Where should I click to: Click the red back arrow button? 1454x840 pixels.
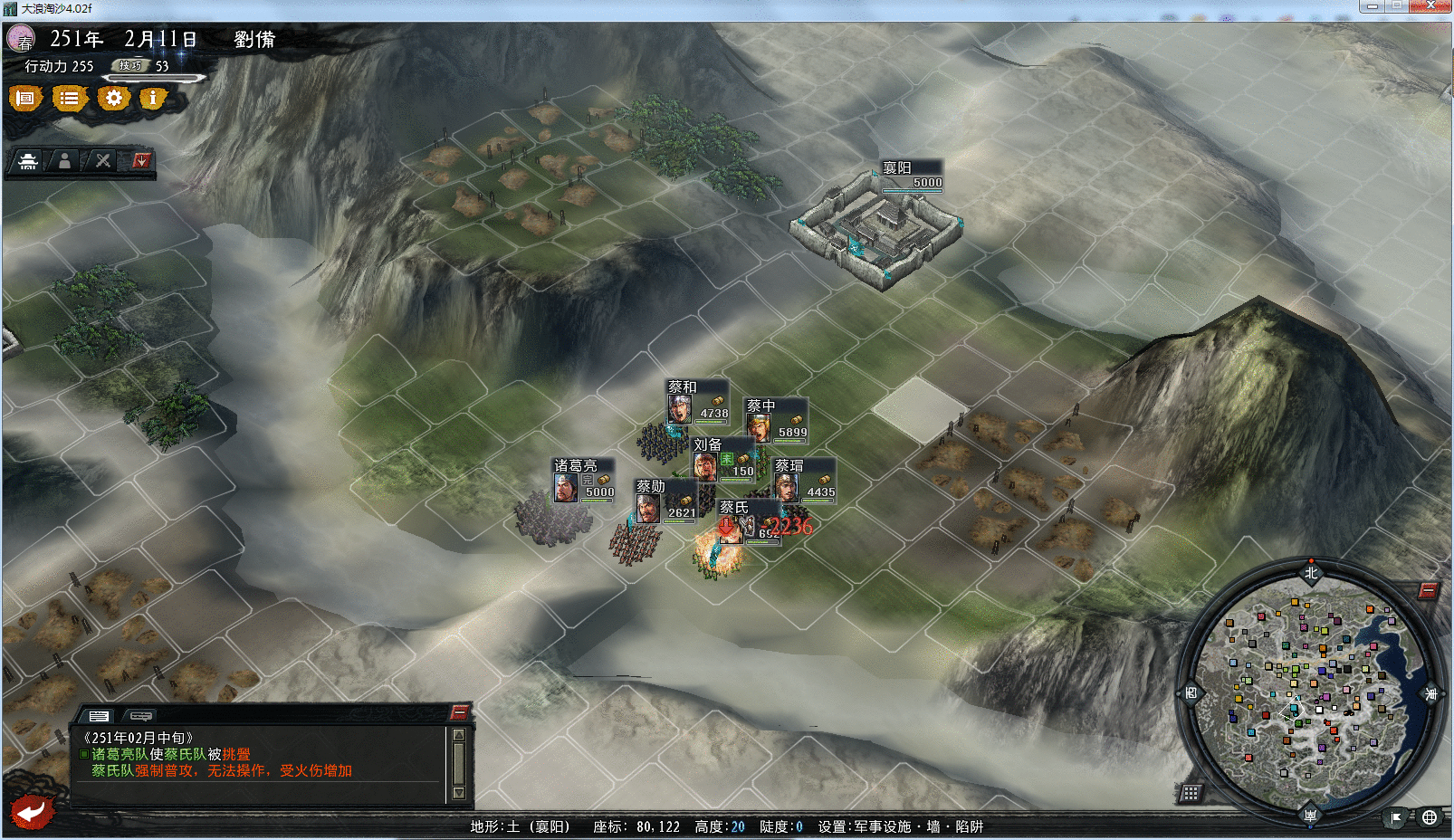coord(33,810)
